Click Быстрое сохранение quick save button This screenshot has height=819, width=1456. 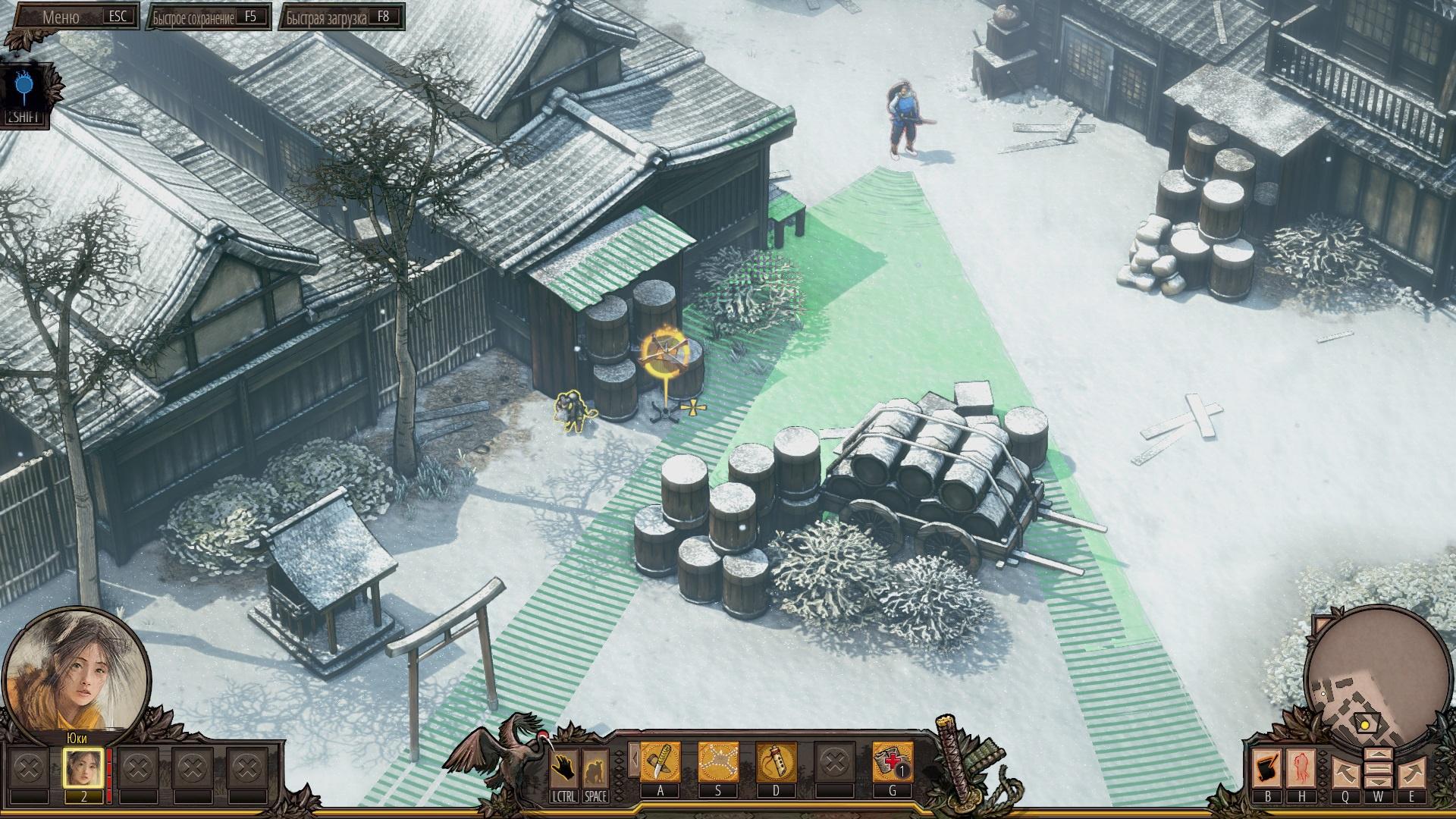pos(209,17)
